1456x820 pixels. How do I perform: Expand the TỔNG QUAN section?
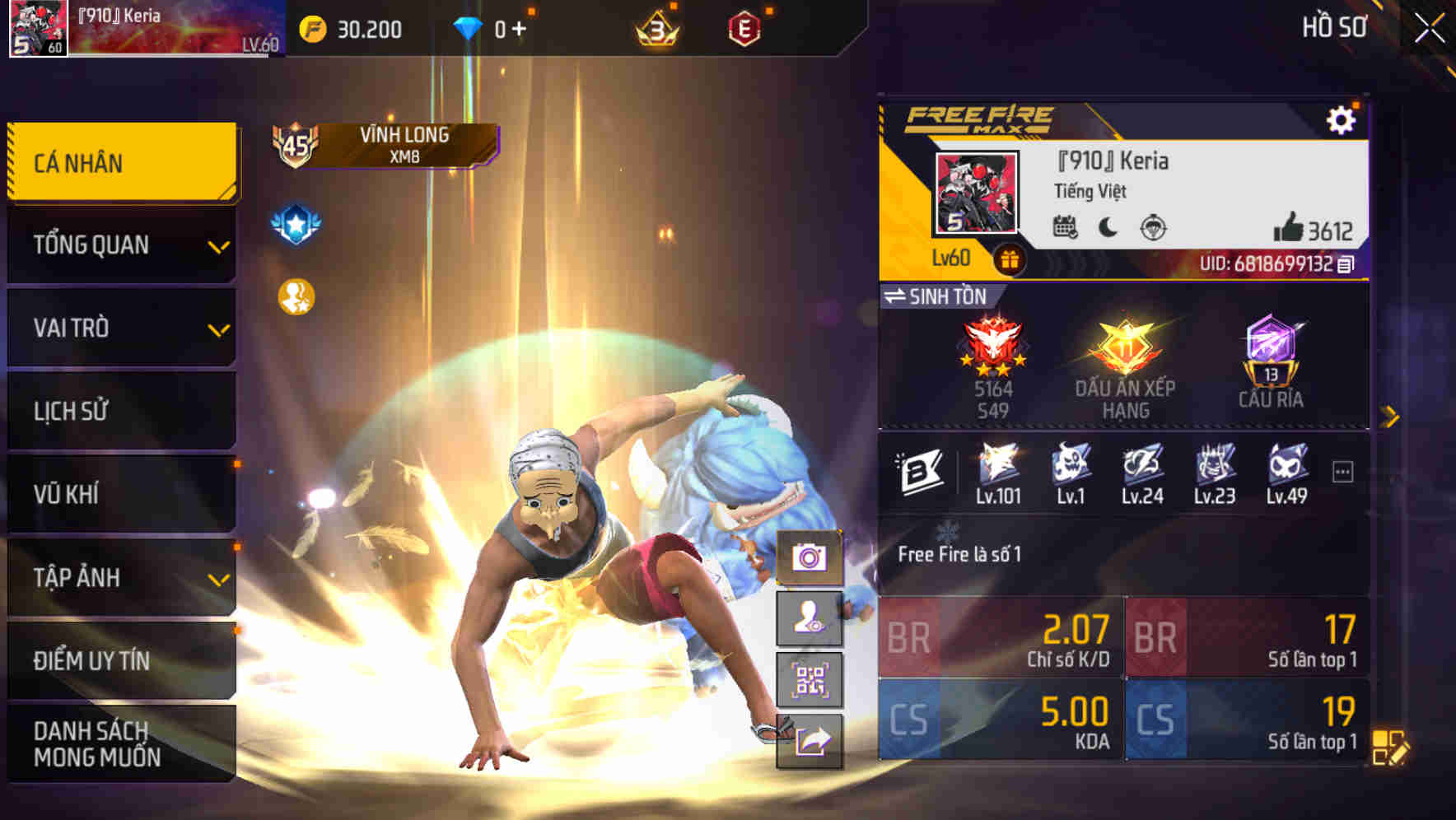pyautogui.click(x=120, y=245)
